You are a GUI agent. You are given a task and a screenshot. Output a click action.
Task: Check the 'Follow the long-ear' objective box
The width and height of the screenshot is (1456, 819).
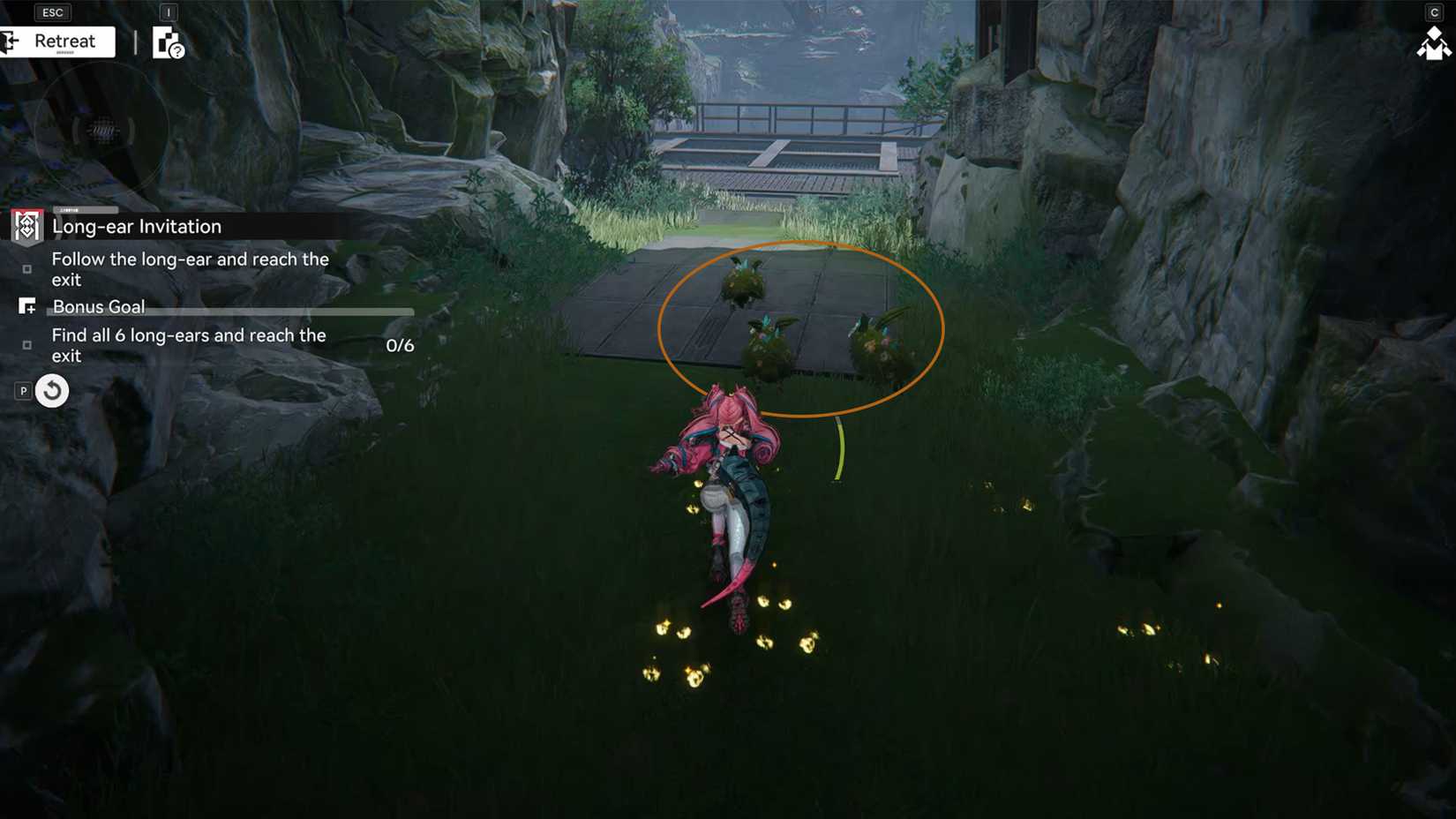click(27, 269)
